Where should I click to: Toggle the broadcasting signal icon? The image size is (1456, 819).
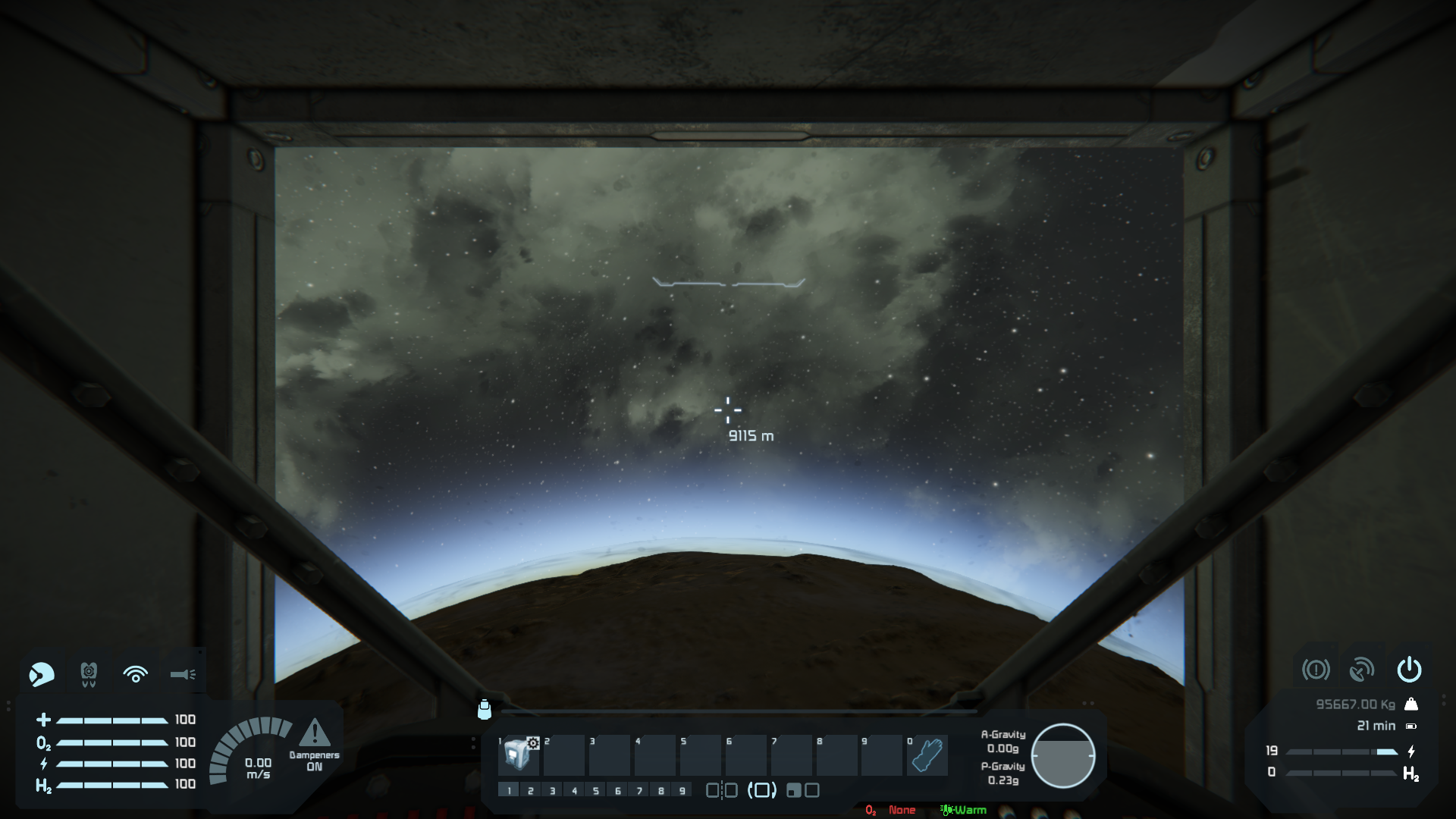136,673
